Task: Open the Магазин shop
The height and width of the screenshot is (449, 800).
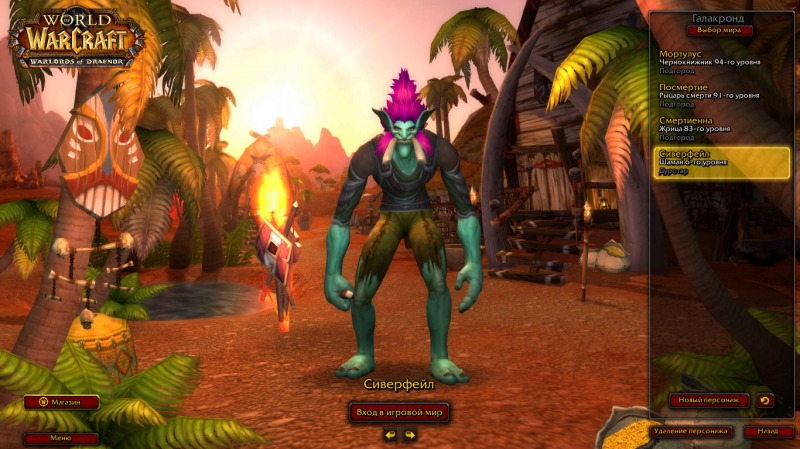Action: (x=61, y=402)
